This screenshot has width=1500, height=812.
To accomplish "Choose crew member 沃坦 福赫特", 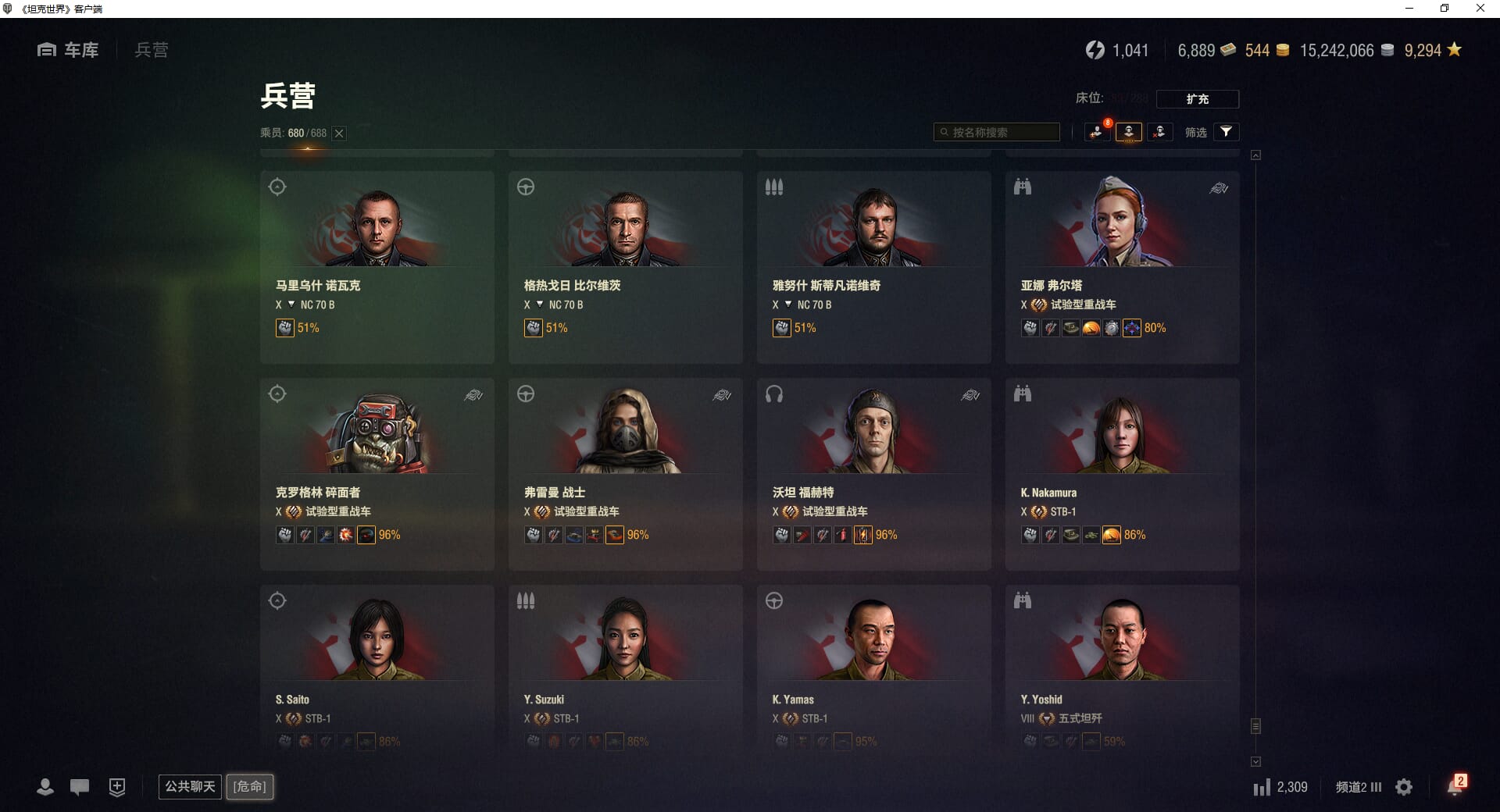I will pyautogui.click(x=873, y=473).
